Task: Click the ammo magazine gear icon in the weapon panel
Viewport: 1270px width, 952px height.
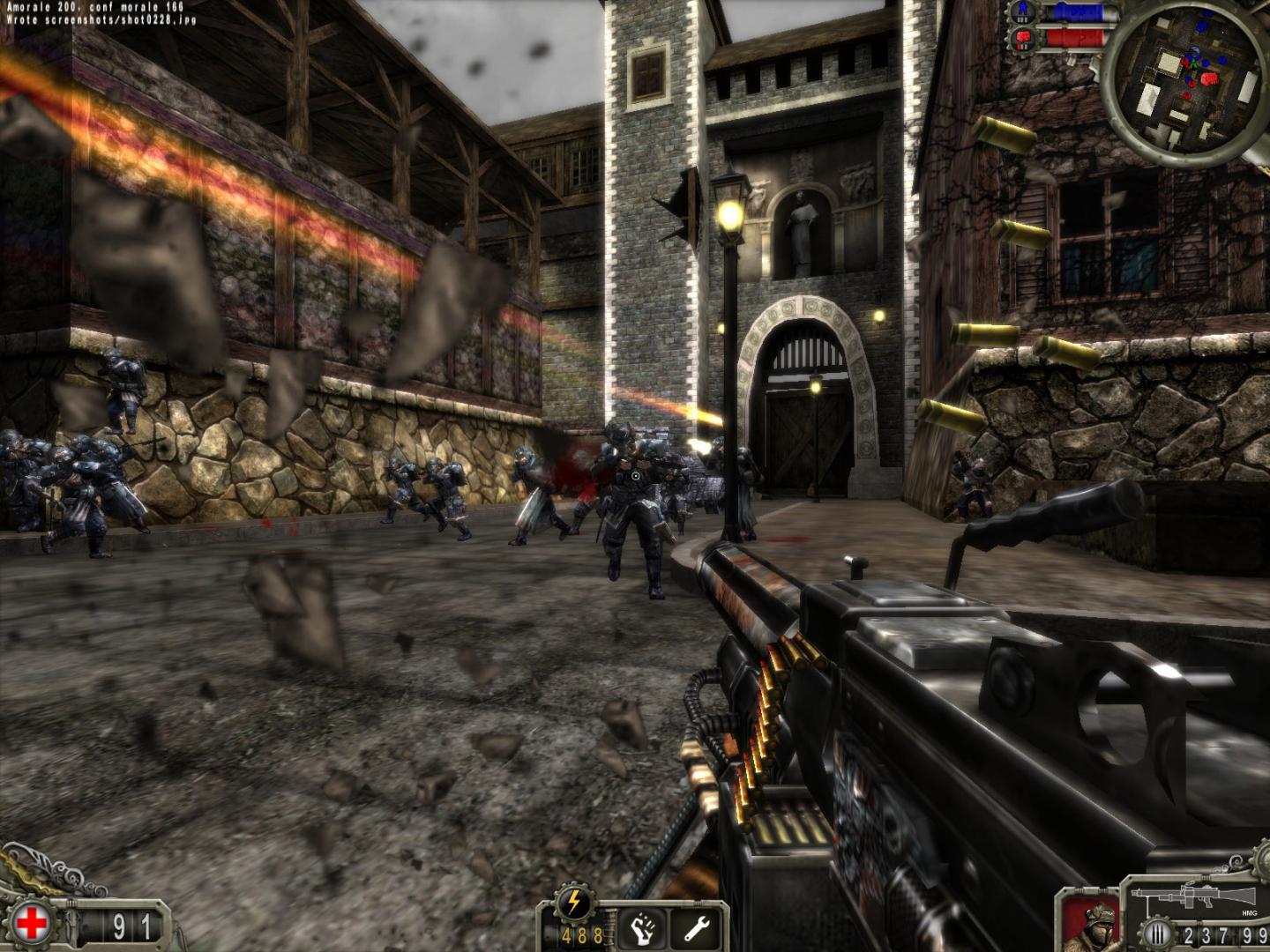Action: (1157, 932)
